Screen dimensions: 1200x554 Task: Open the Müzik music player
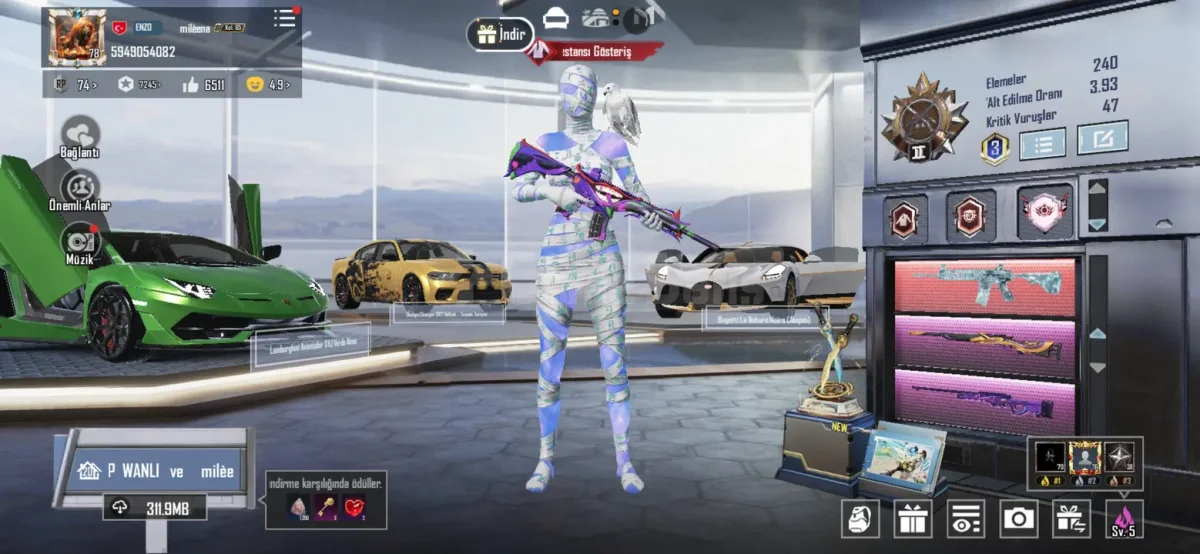click(x=80, y=241)
